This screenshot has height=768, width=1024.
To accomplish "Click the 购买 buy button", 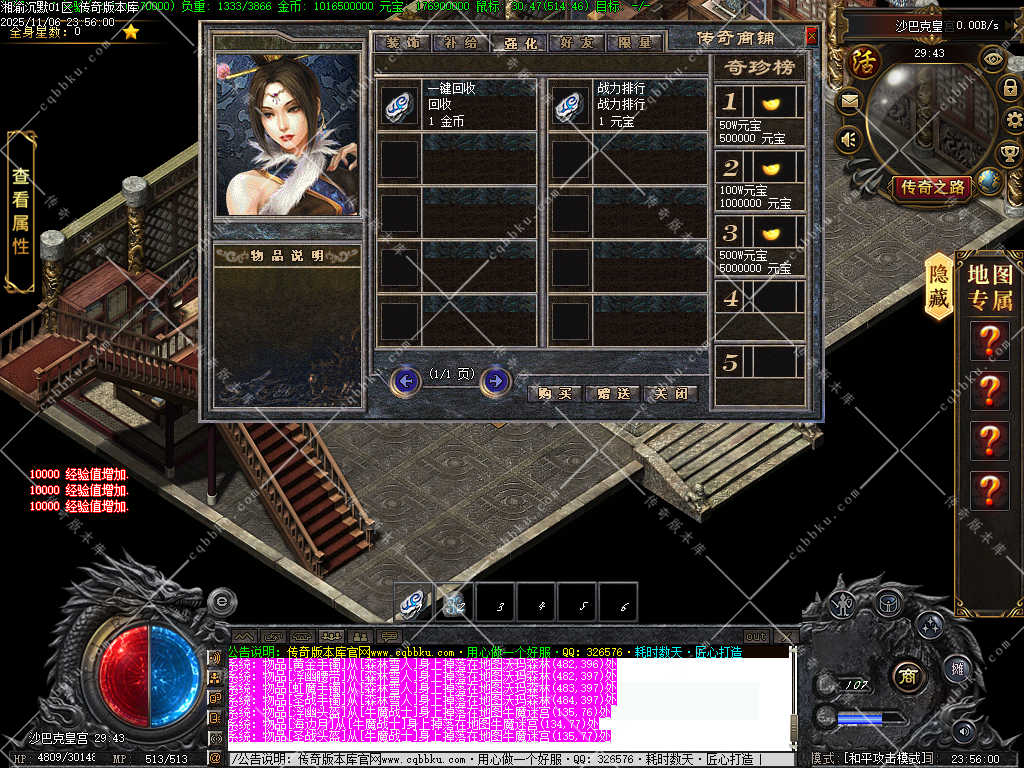I will tap(554, 393).
